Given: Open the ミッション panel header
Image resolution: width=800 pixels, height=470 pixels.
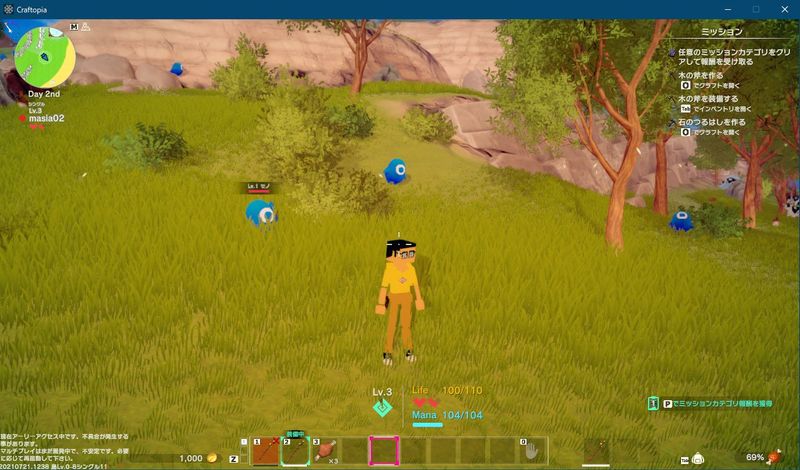Looking at the screenshot, I should point(723,32).
